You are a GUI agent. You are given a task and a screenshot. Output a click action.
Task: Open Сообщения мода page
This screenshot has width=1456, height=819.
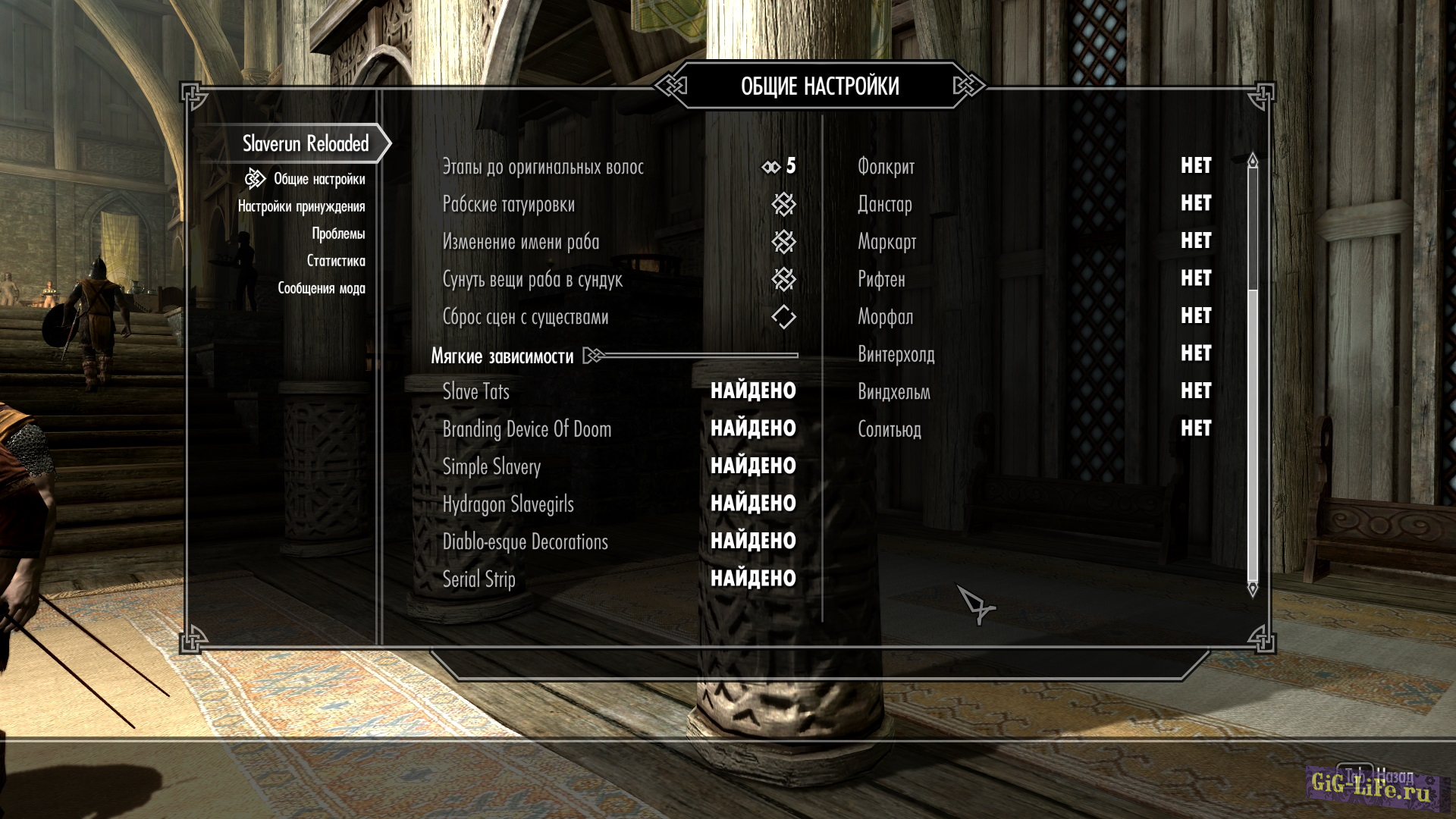(321, 288)
